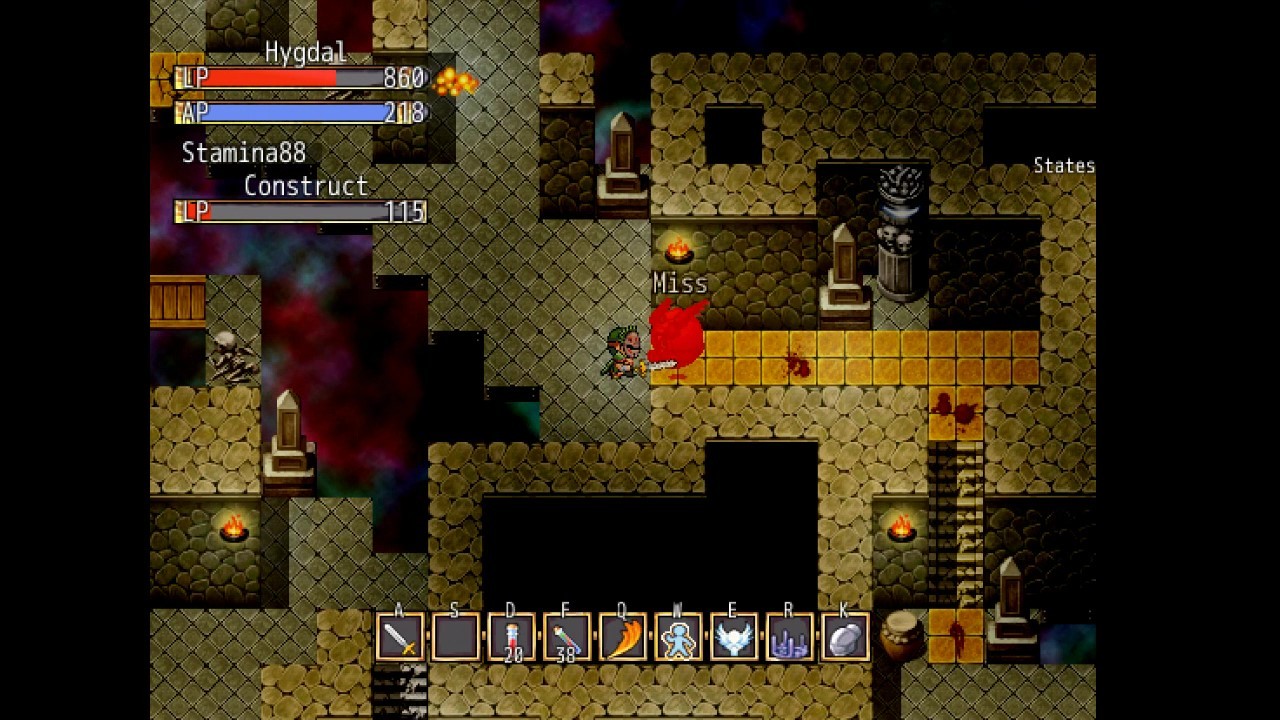Click the blue AP bar showing 218
1280x720 pixels.
pos(290,113)
